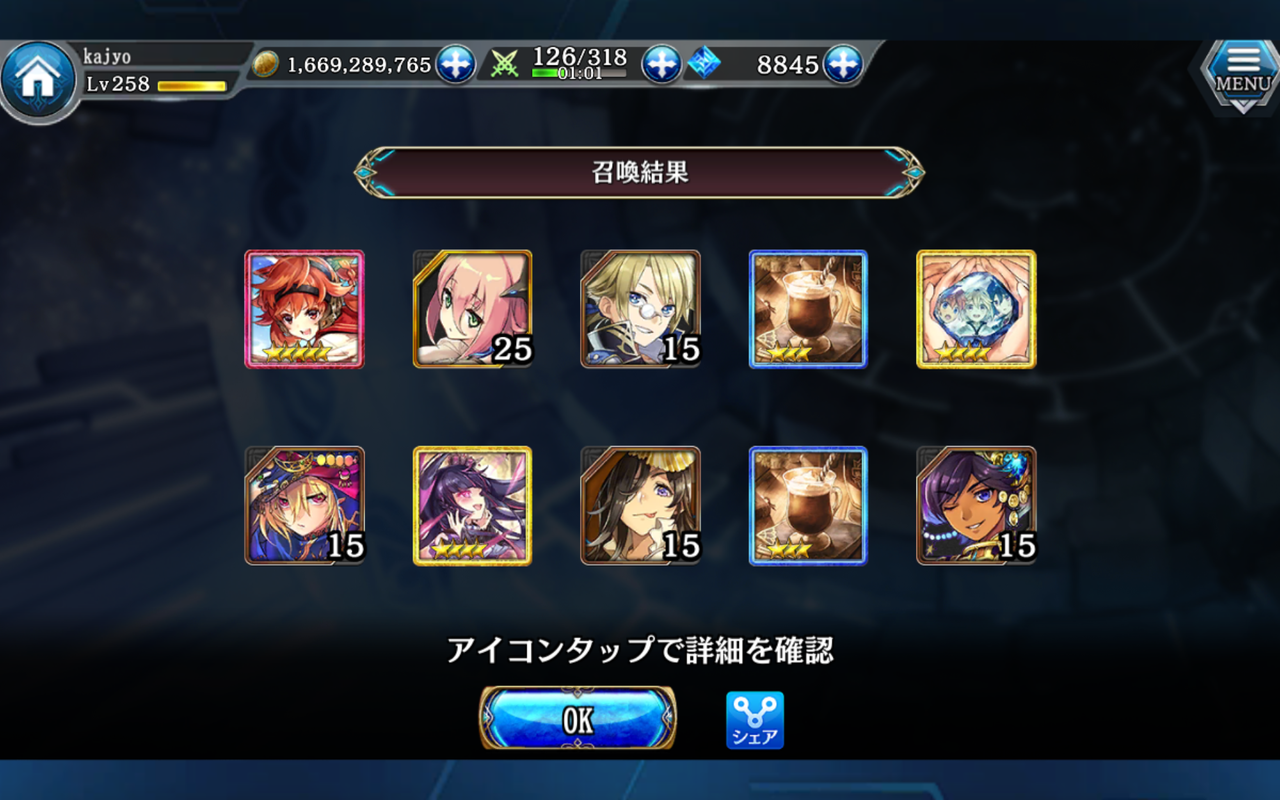Tap the tanned character at bottom right
Viewport: 1280px width, 800px height.
pyautogui.click(x=975, y=506)
